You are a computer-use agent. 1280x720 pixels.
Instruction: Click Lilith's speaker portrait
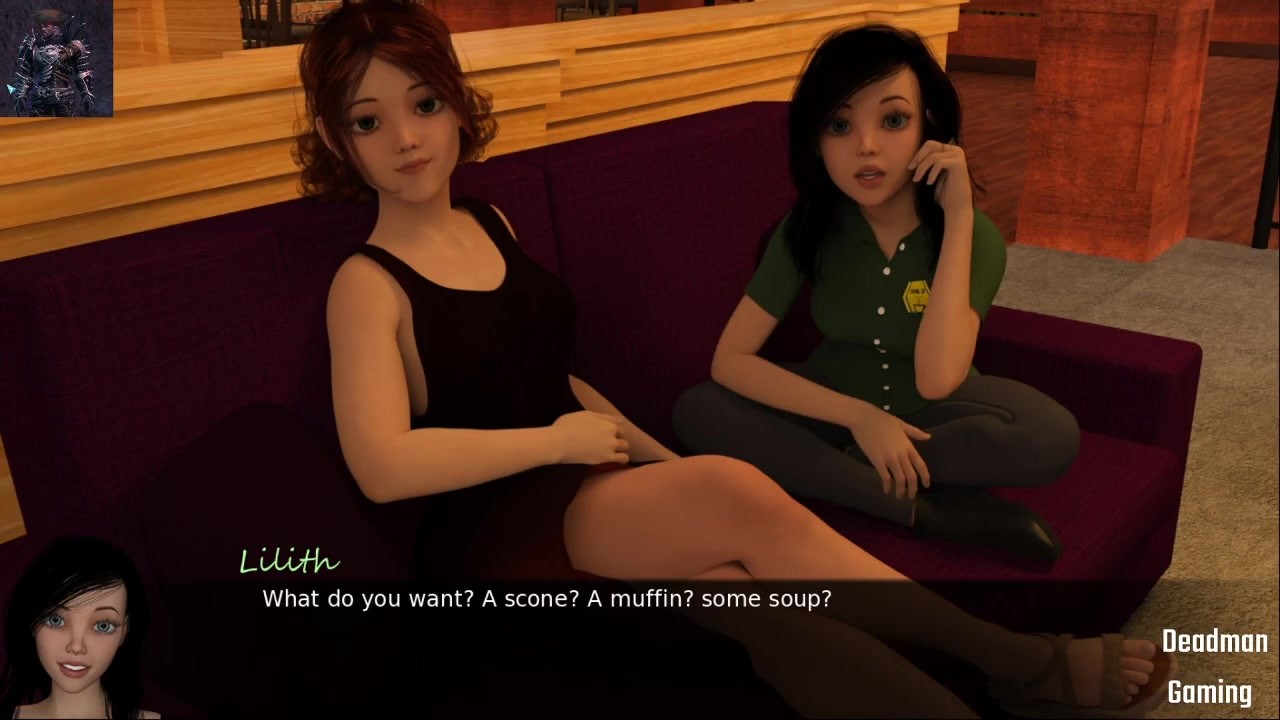click(78, 632)
